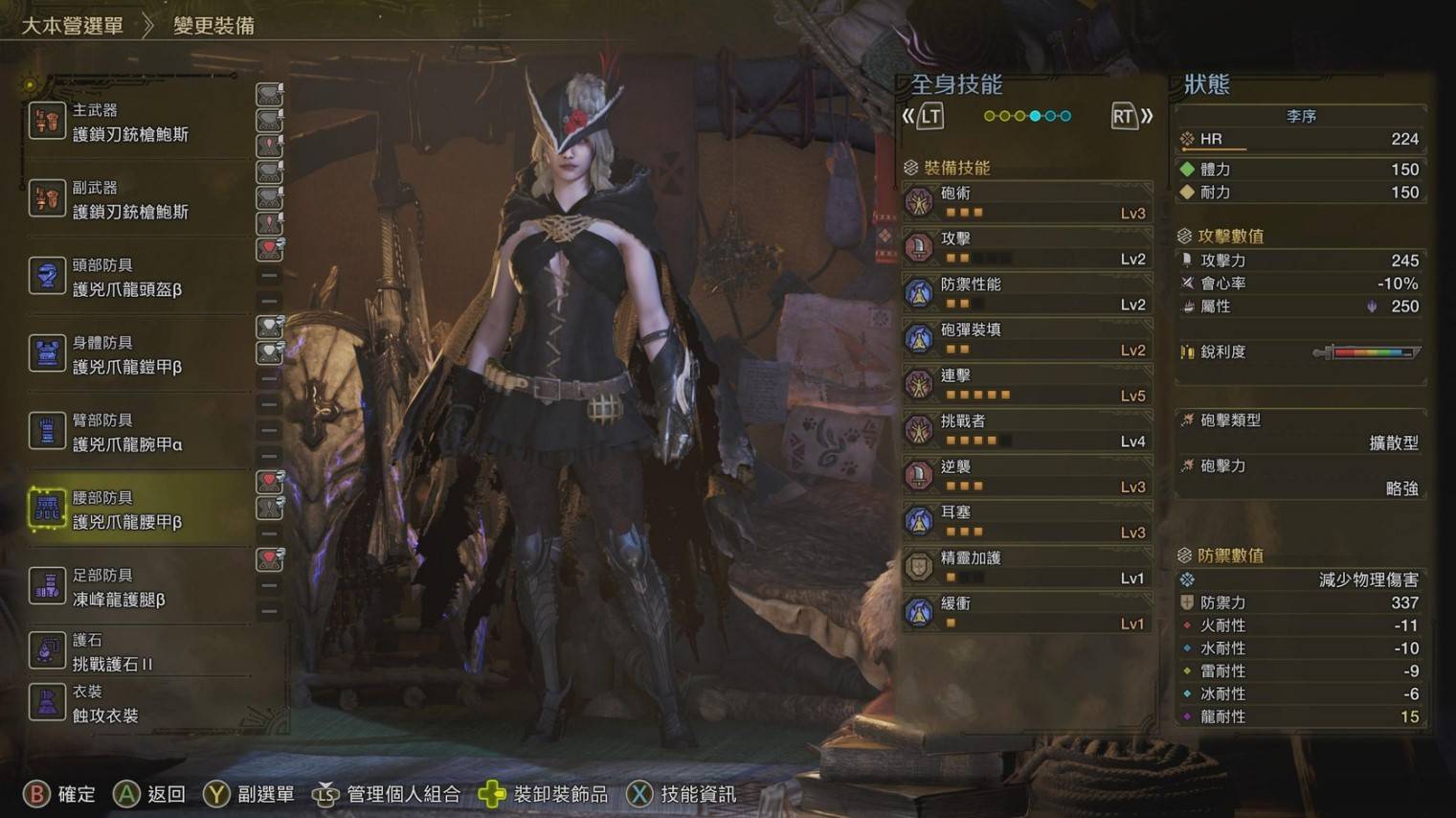Screen dimensions: 1456x818
Task: Go back to 大本營選單 breadcrumb
Action: tap(73, 26)
